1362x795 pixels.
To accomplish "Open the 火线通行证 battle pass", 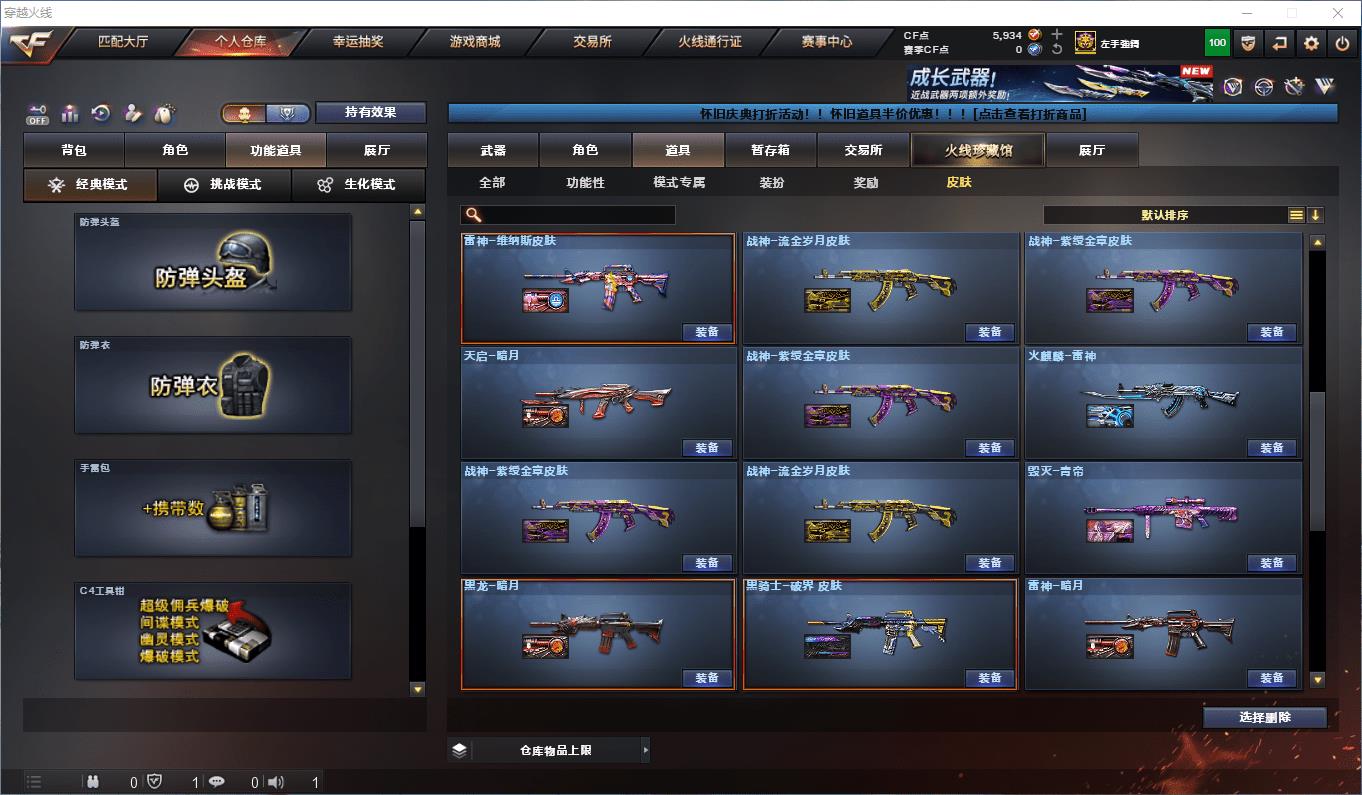I will click(710, 42).
